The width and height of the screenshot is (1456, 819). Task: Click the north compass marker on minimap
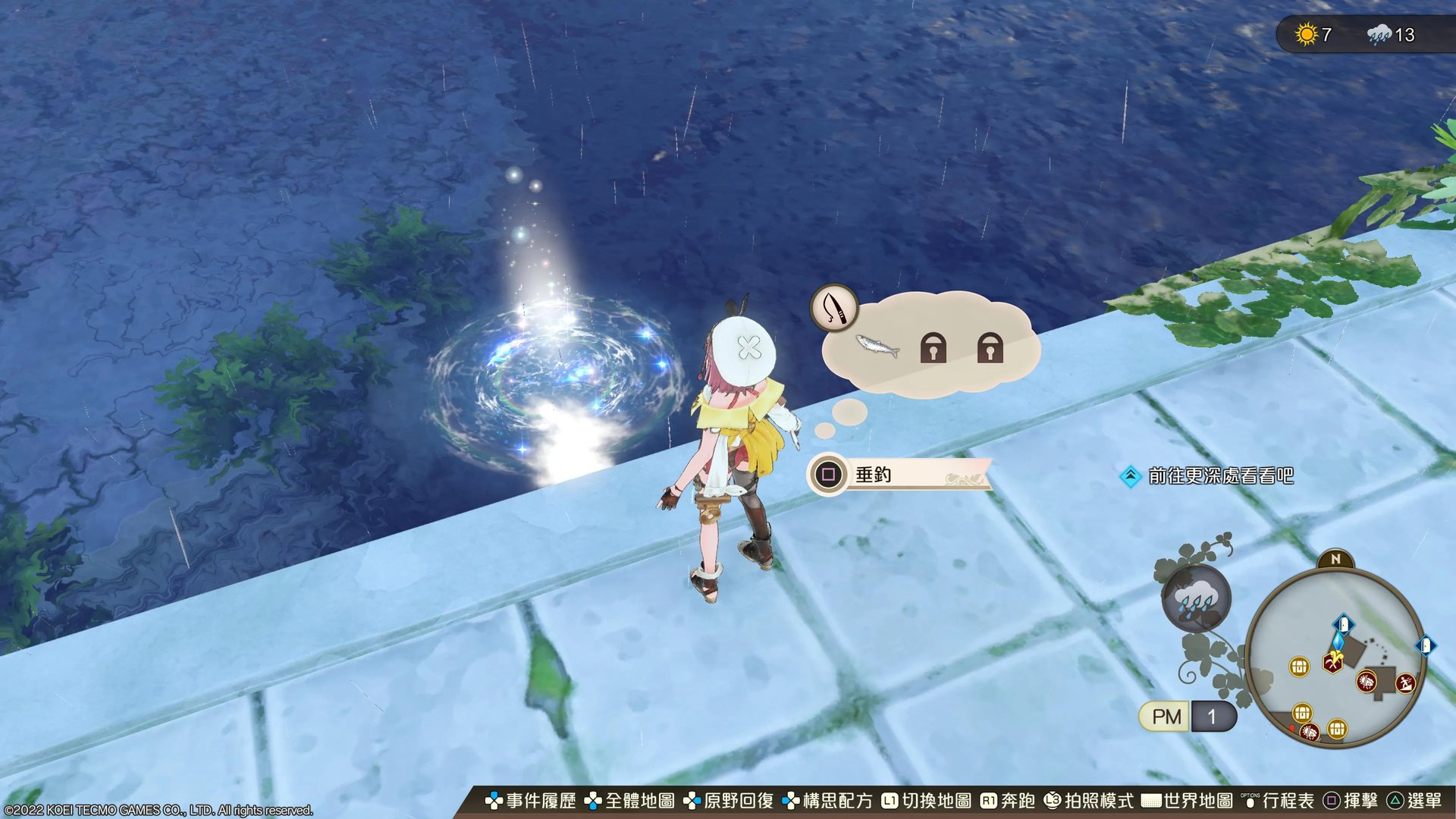pyautogui.click(x=1336, y=560)
